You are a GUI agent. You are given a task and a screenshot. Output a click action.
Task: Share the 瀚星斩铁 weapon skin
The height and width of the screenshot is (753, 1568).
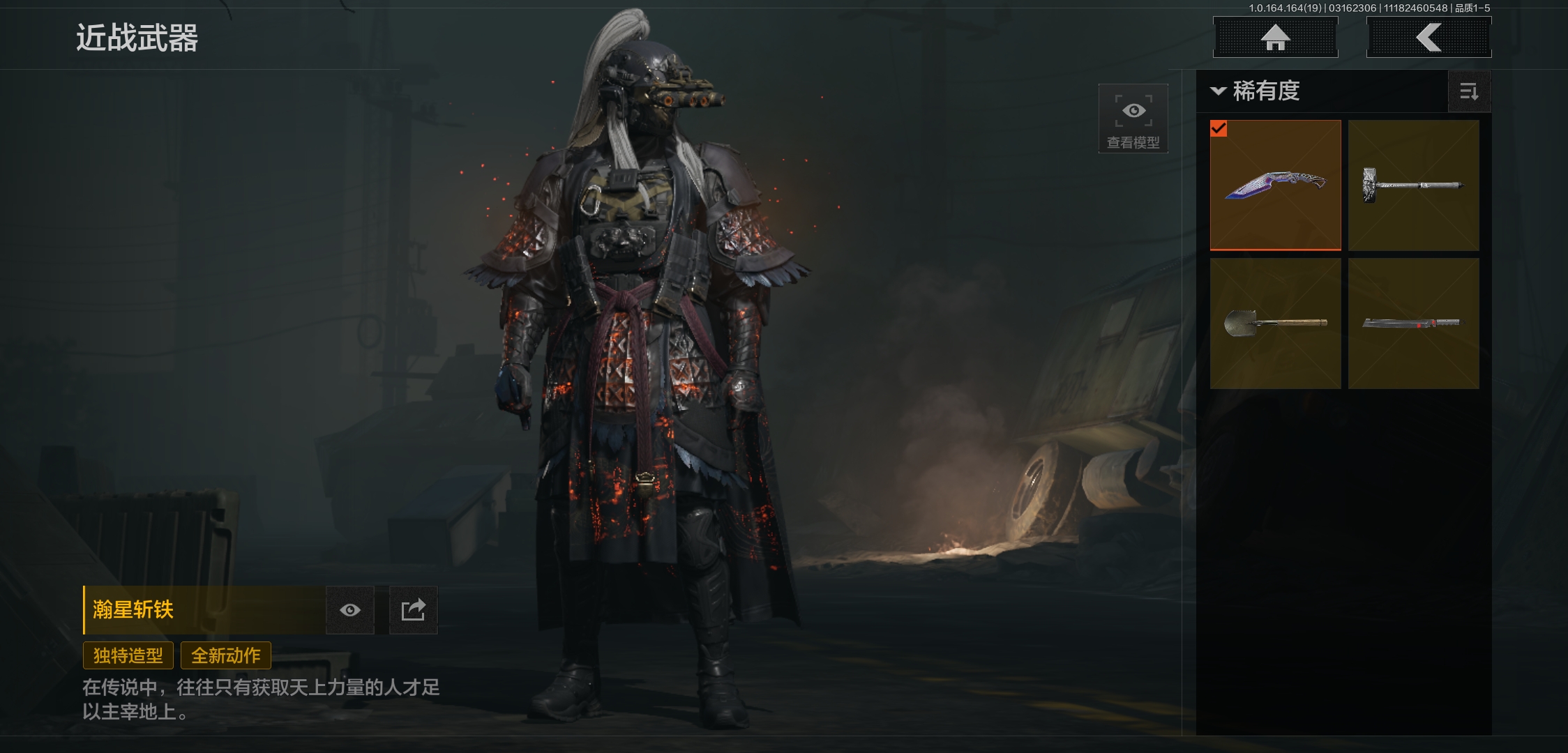[413, 610]
